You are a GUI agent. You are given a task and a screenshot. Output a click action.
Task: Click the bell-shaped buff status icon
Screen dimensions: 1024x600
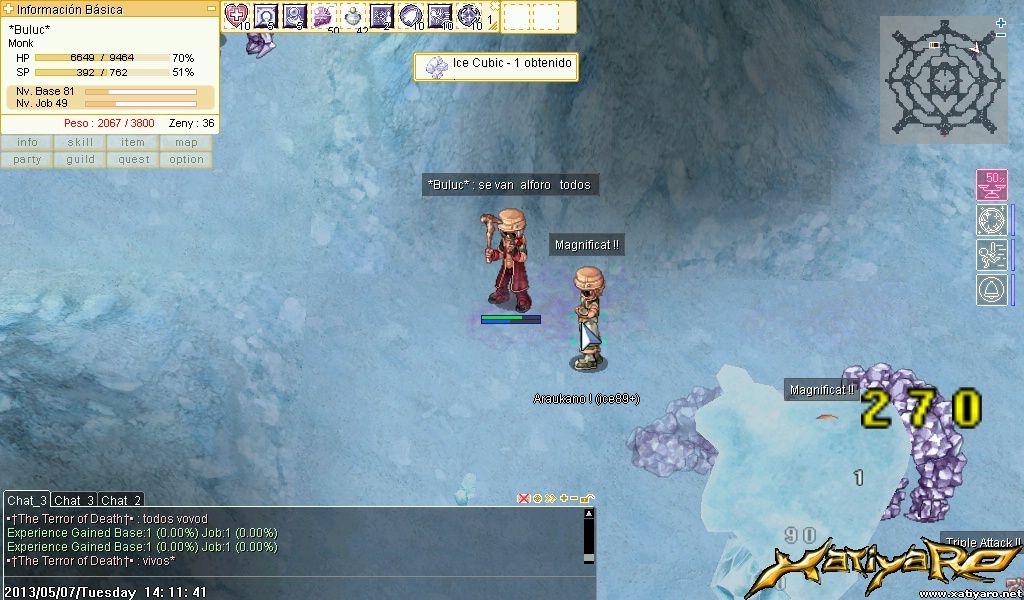pos(991,290)
